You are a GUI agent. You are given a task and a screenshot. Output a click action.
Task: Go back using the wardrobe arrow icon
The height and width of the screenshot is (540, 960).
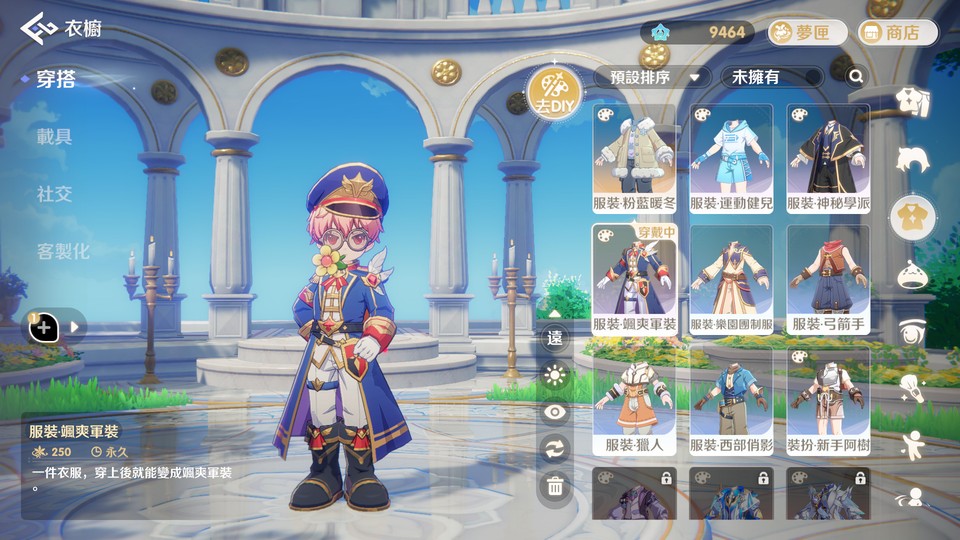pos(39,27)
